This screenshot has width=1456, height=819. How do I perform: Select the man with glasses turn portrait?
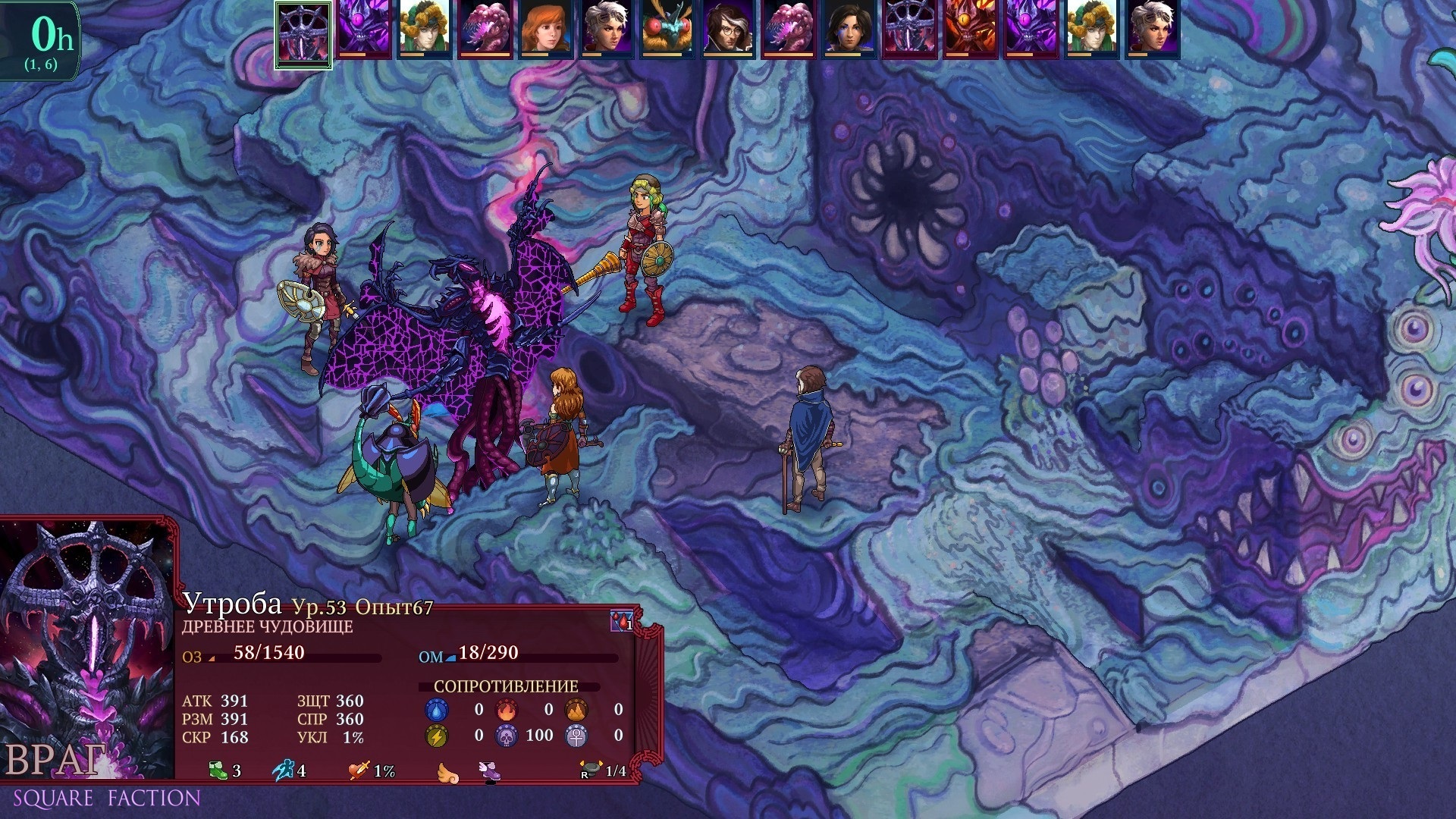pyautogui.click(x=727, y=30)
